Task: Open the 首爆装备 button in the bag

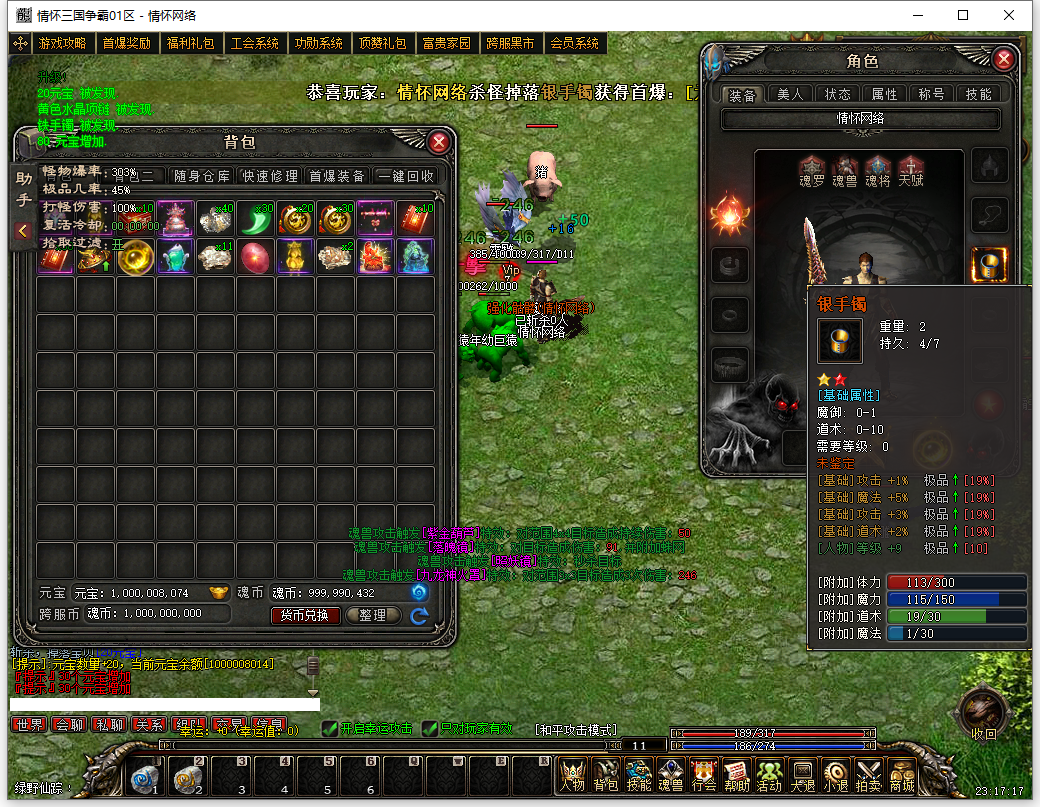Action: [x=337, y=176]
